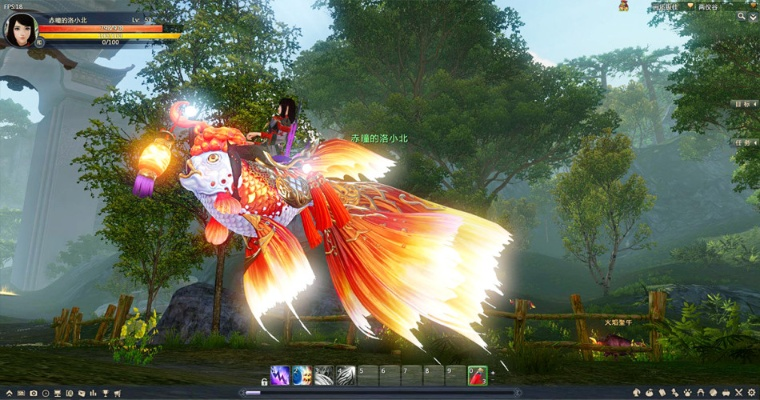Click the player character portrait

[21, 29]
